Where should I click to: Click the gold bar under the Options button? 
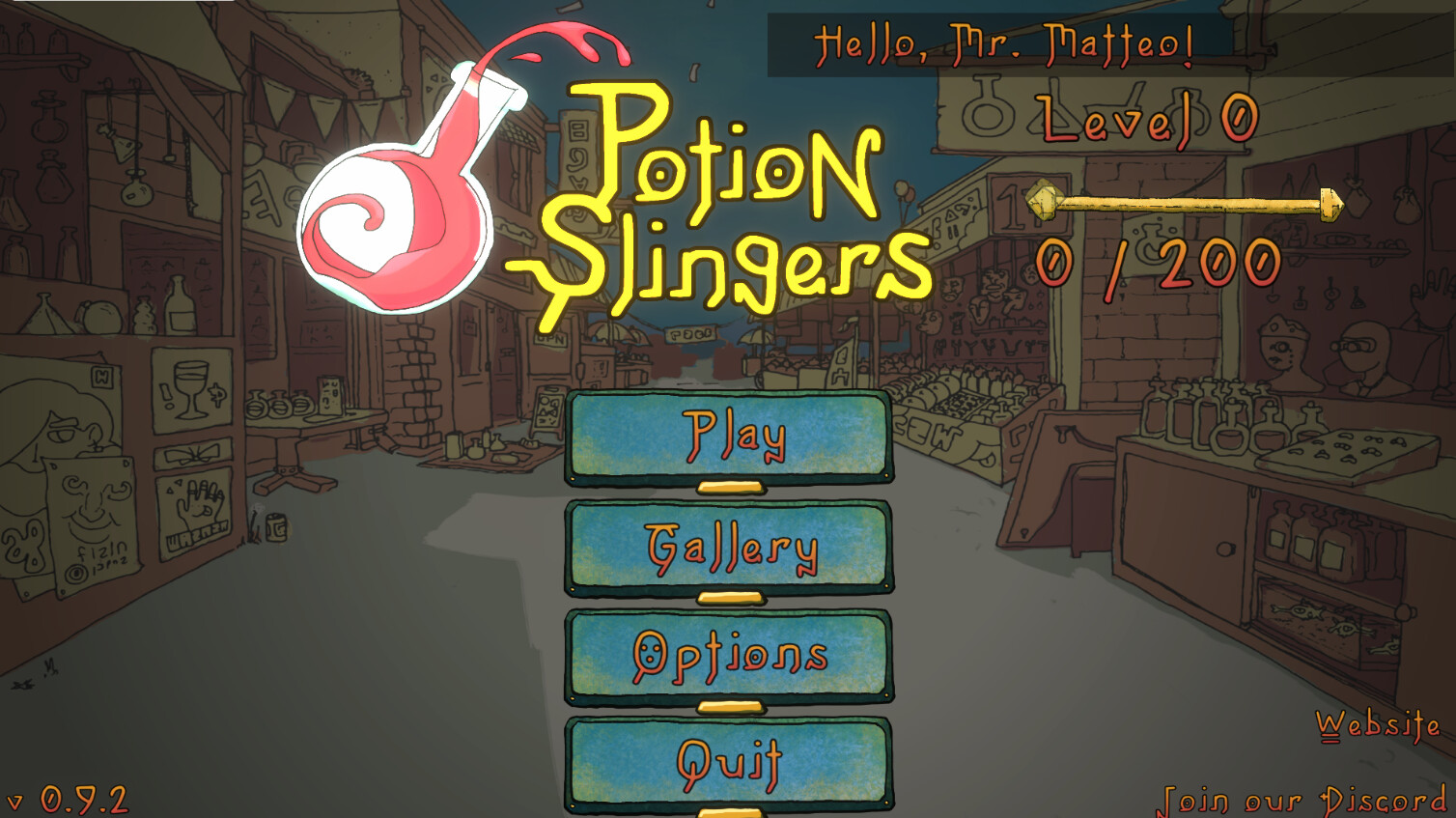point(729,704)
